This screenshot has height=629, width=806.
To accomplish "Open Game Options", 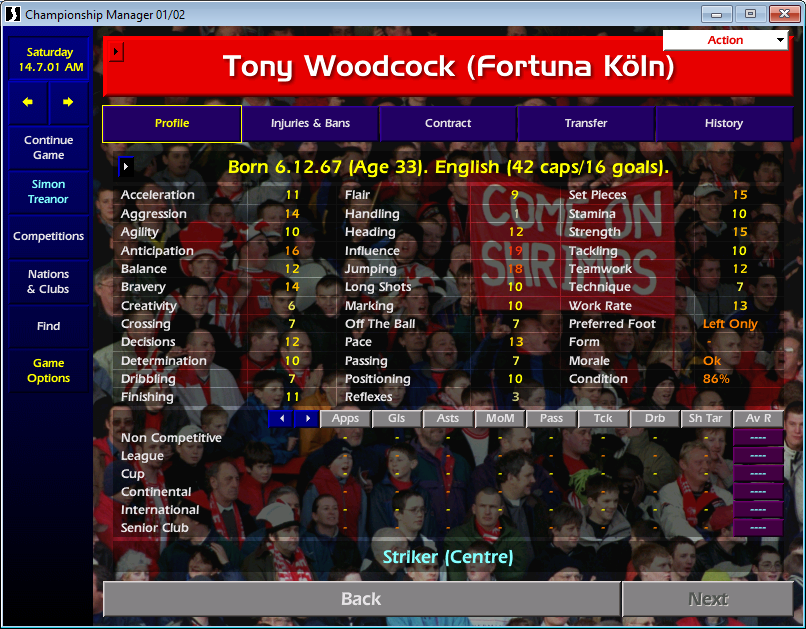I will [48, 371].
